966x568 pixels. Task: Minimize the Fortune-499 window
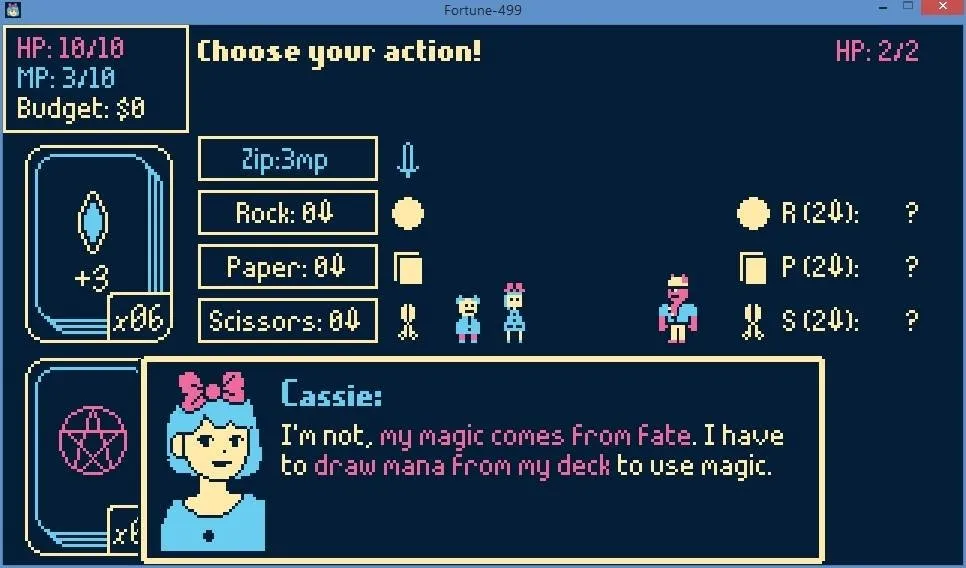point(880,9)
